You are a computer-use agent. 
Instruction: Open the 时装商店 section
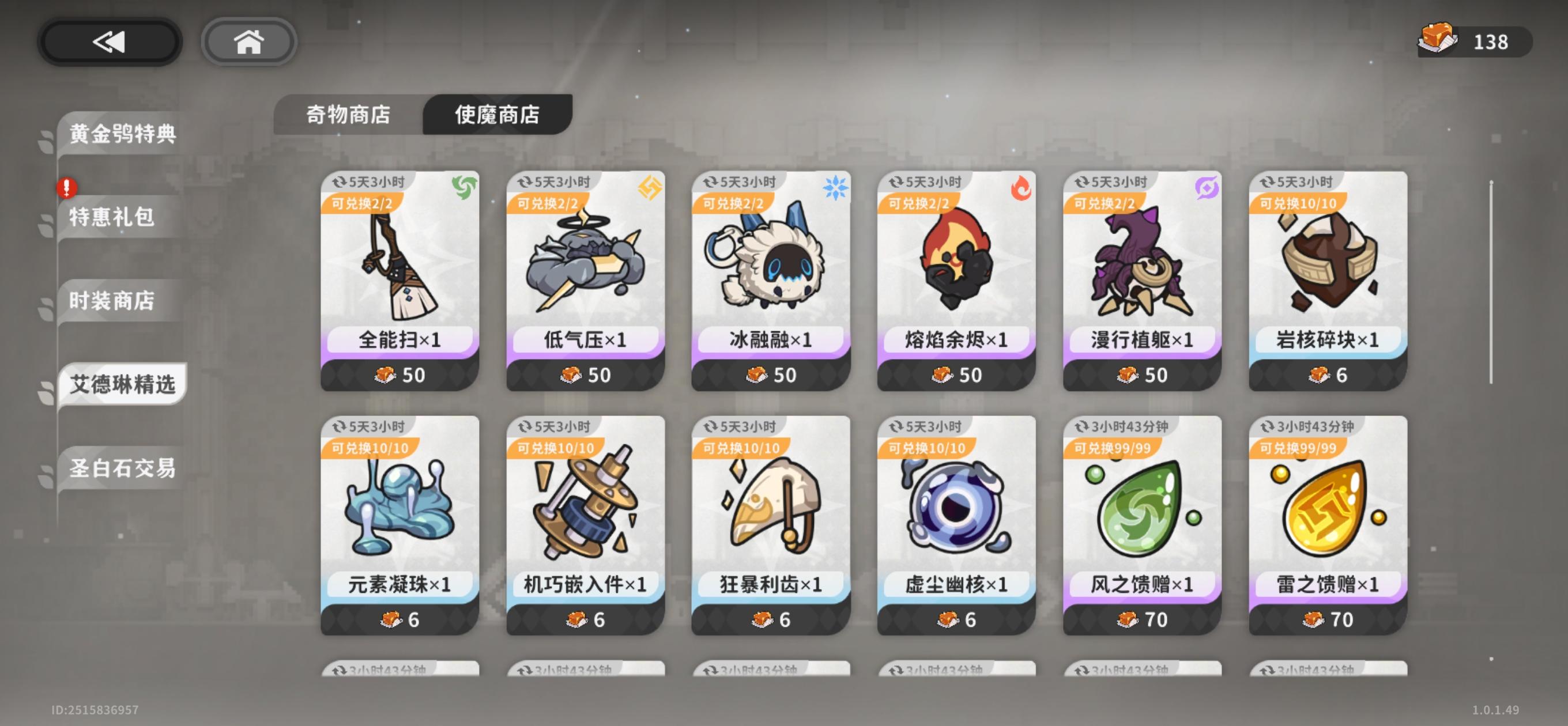coord(112,301)
